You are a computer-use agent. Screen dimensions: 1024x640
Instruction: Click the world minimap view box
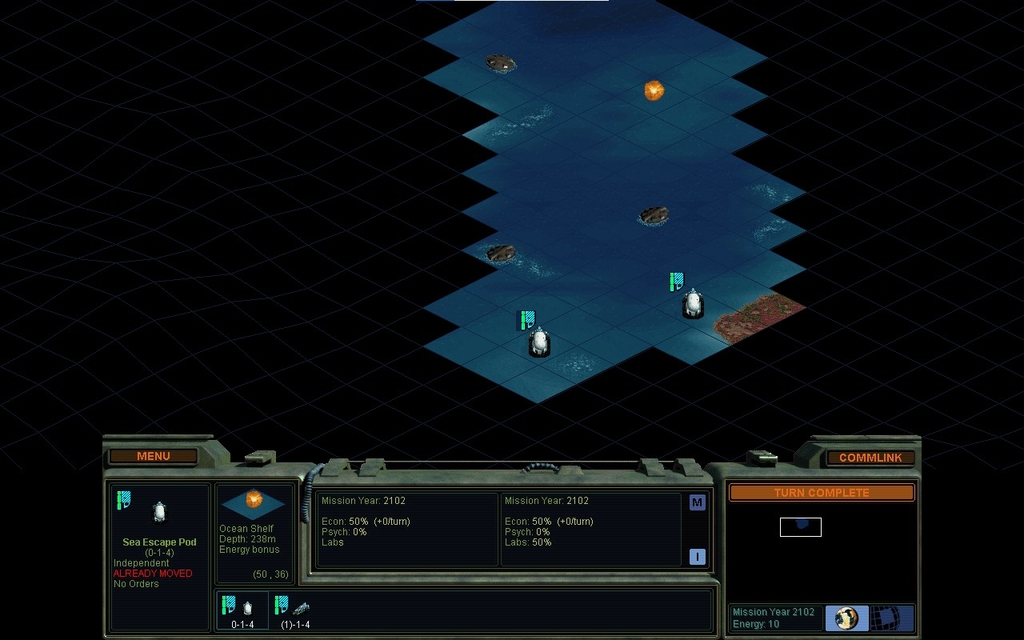pyautogui.click(x=800, y=527)
